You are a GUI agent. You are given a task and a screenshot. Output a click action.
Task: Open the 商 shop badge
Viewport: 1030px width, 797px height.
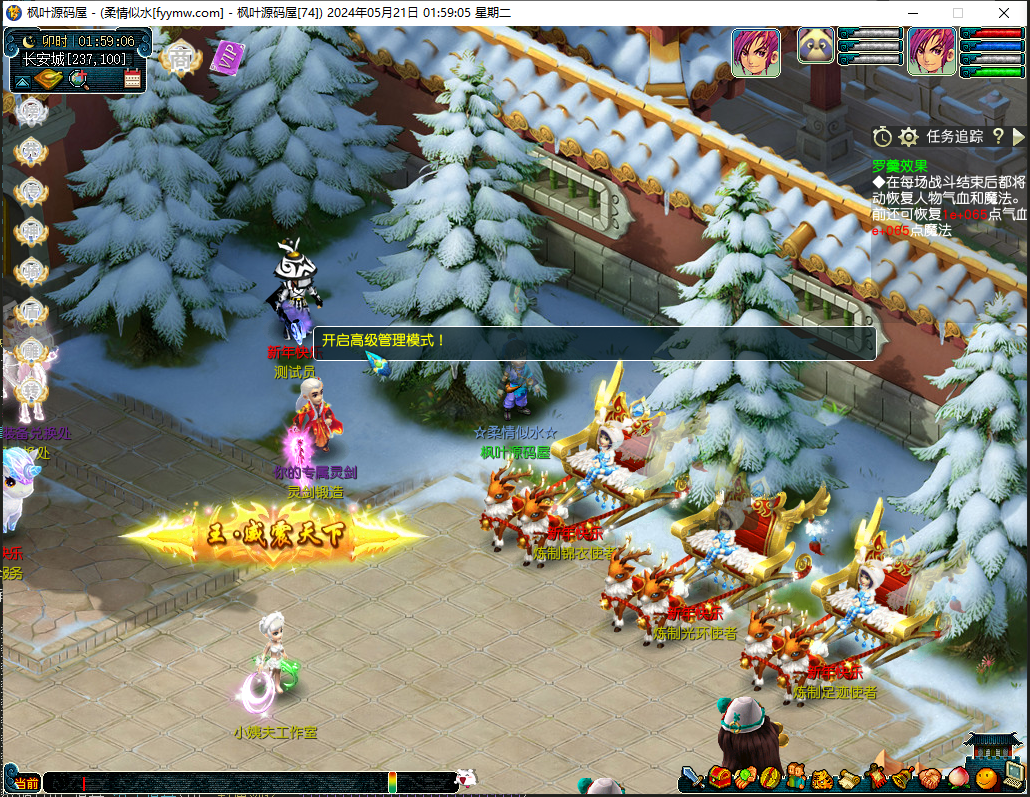tap(179, 57)
